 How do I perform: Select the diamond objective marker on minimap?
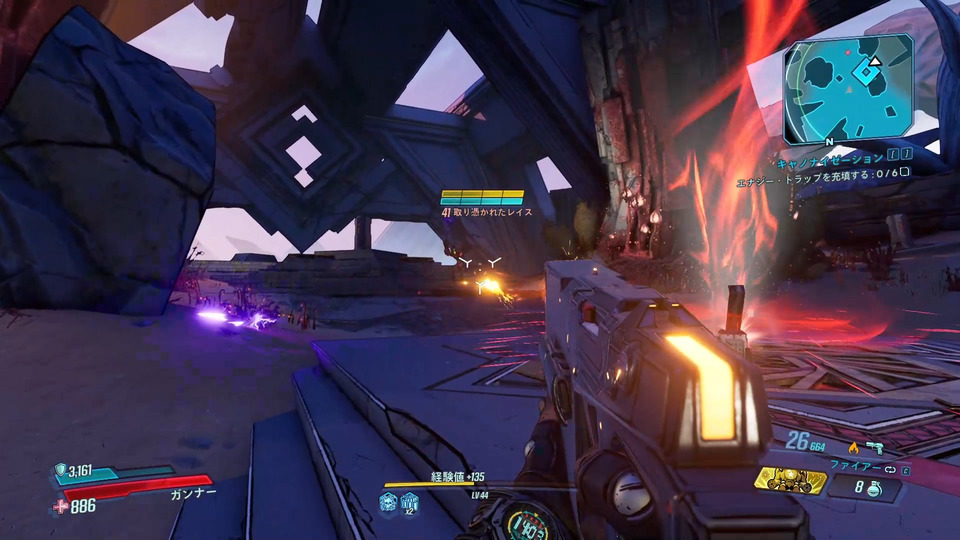(x=867, y=70)
